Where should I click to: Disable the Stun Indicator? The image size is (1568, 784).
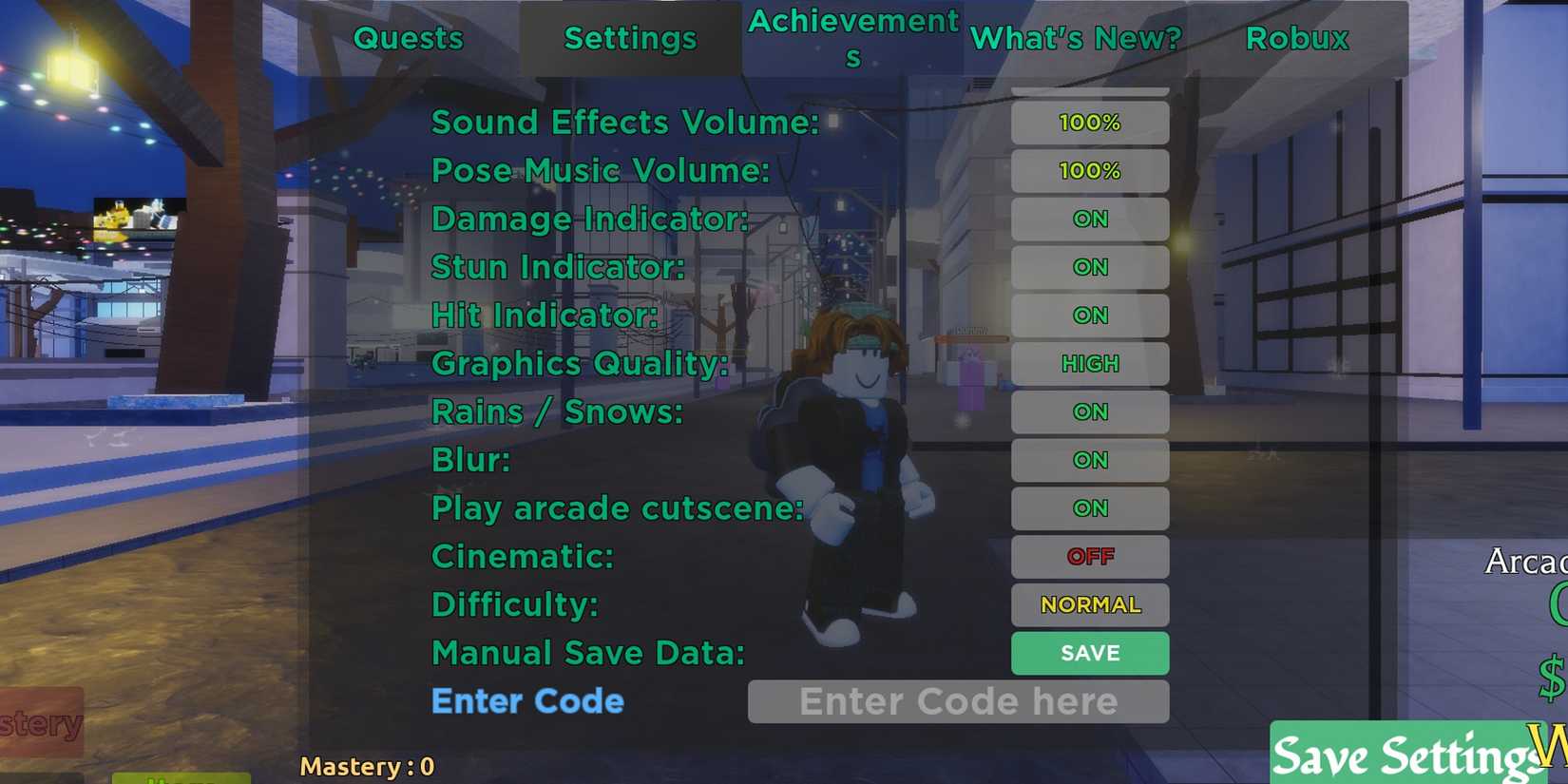[1090, 267]
